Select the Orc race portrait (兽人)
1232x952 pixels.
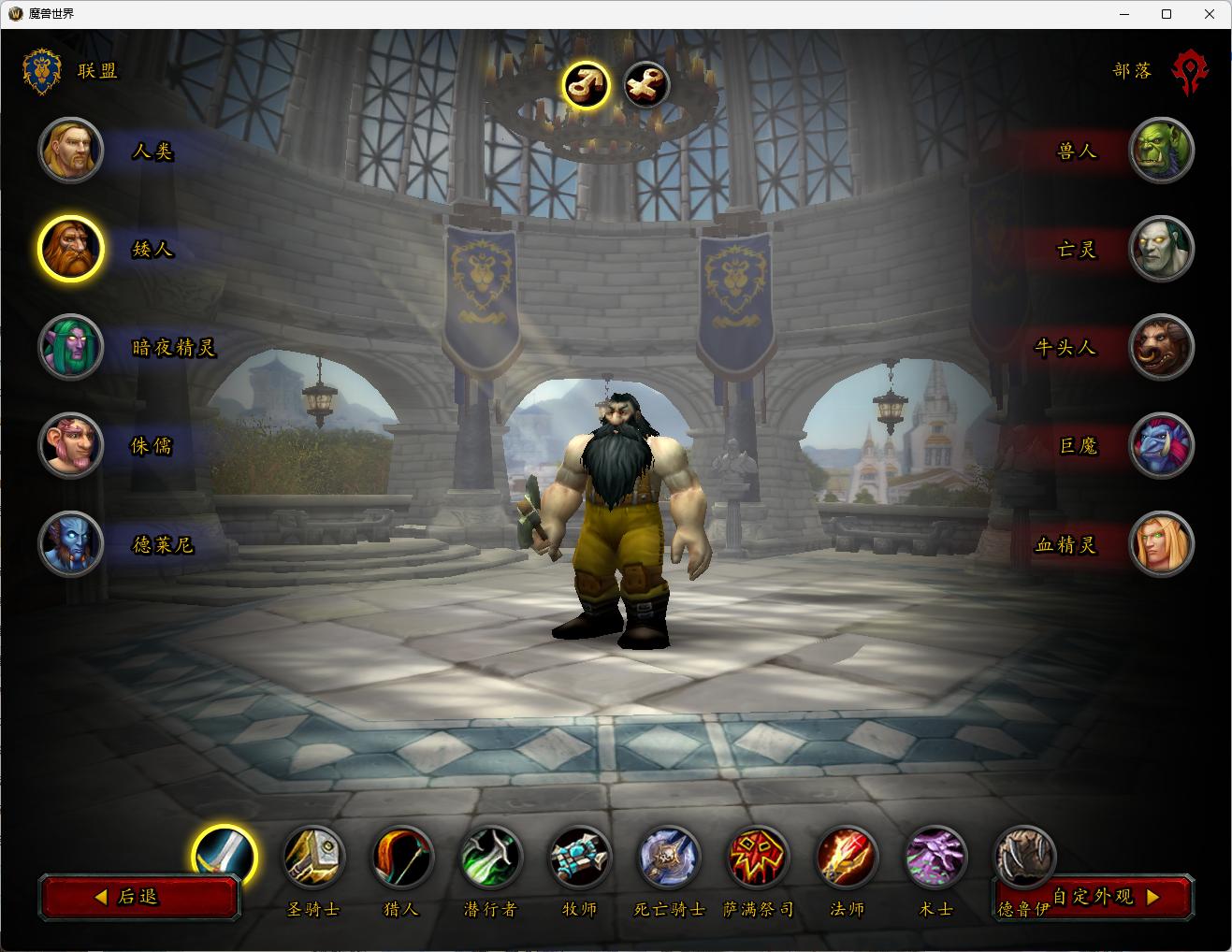1162,151
